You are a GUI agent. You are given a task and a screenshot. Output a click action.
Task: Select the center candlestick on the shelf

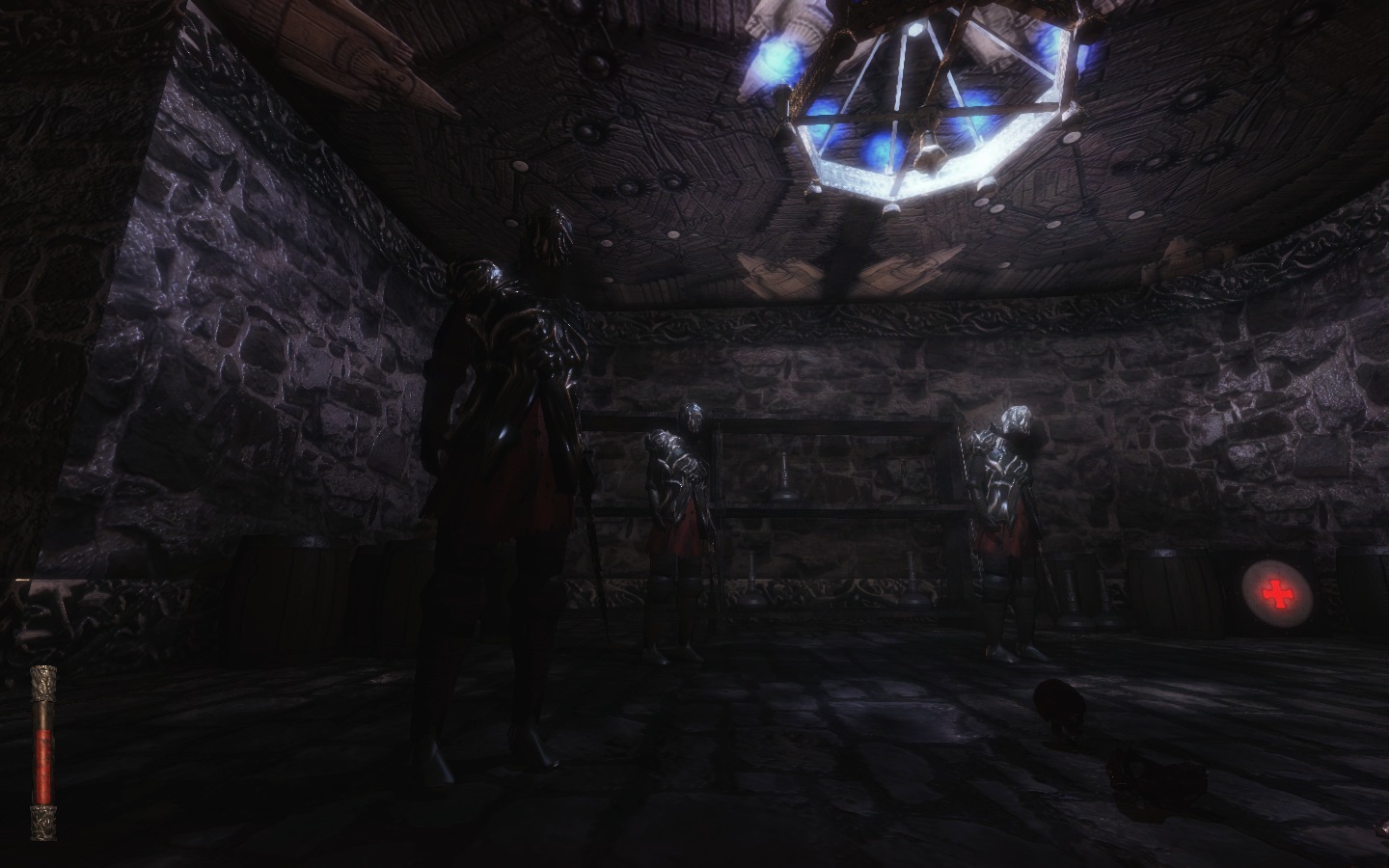pos(786,473)
